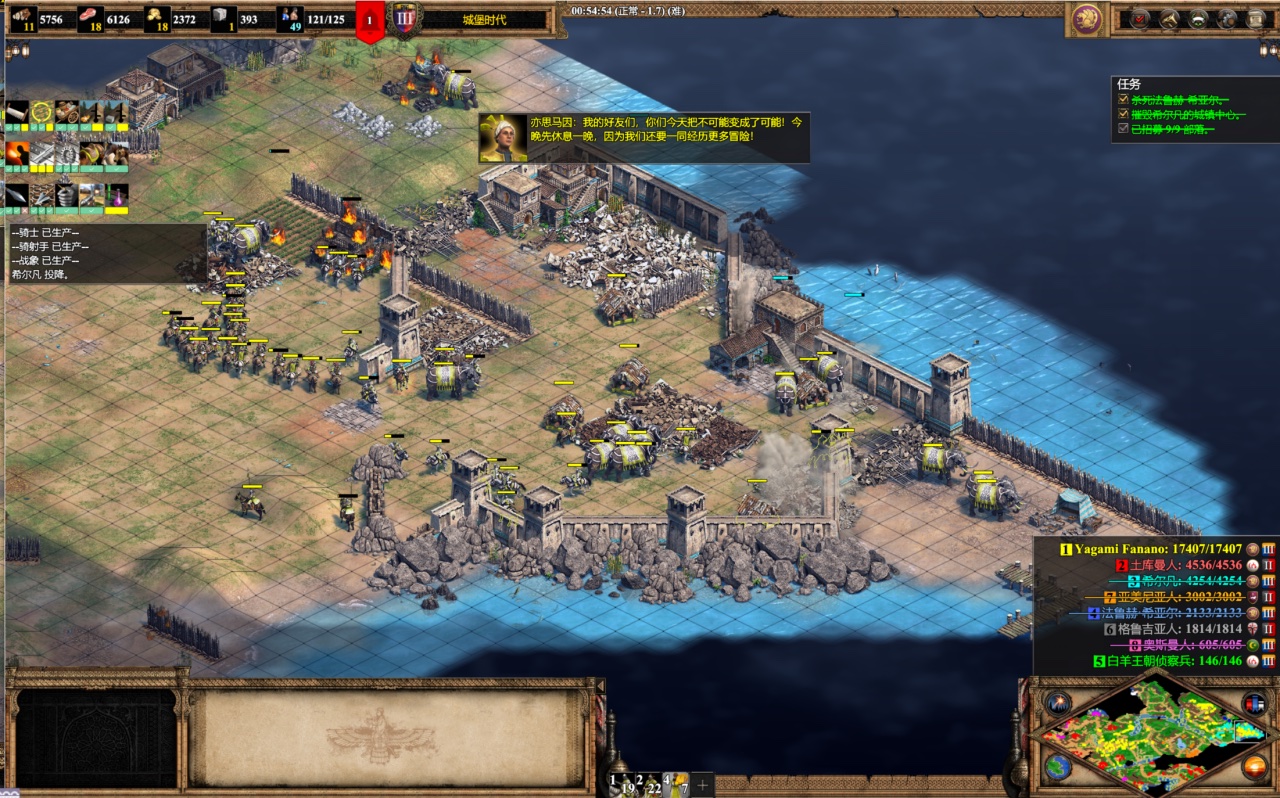Click the purple griffin civilization emblem
1280x798 pixels.
(1084, 18)
